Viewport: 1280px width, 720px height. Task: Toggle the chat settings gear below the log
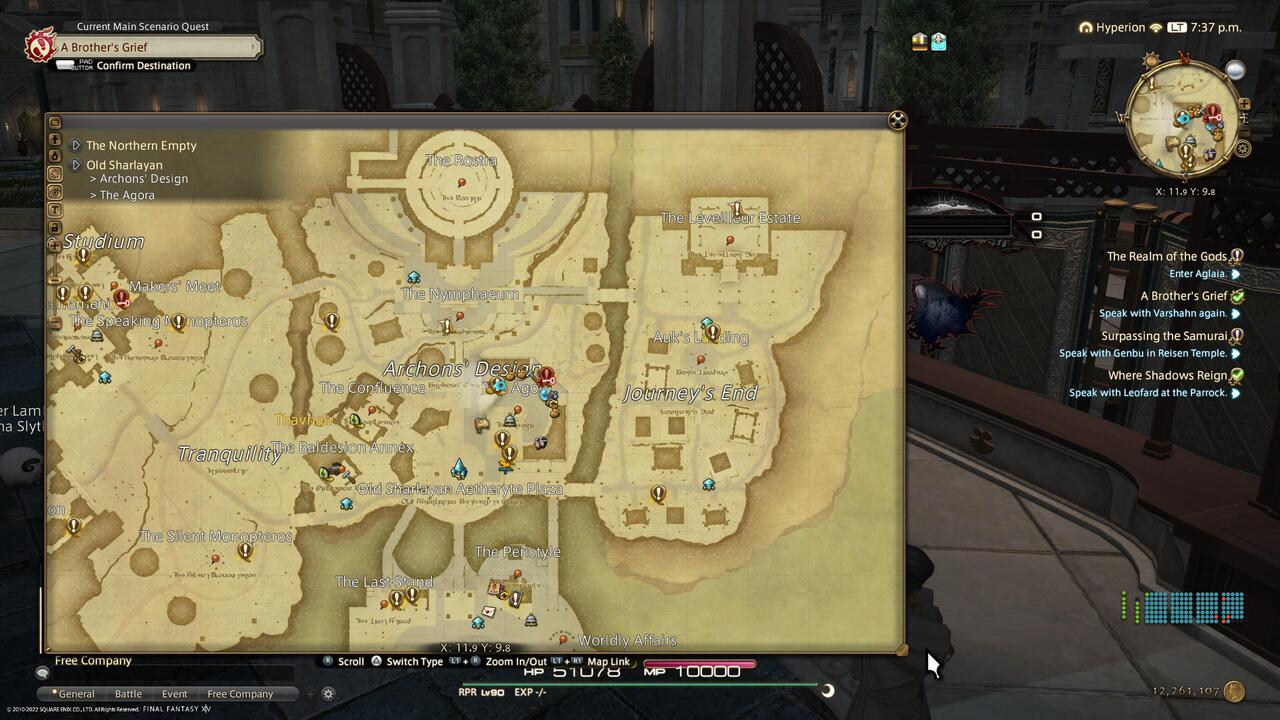328,693
